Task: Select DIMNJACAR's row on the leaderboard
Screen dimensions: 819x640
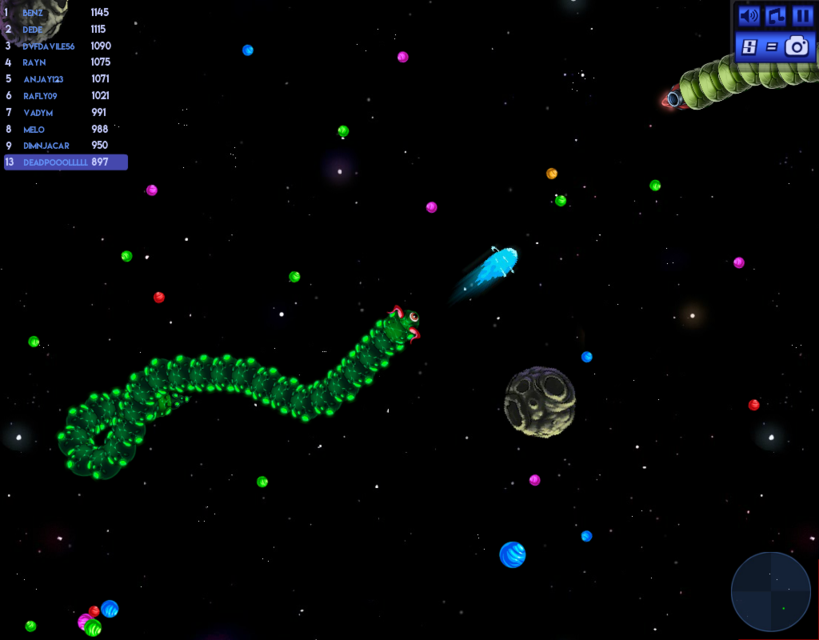Action: pos(60,145)
